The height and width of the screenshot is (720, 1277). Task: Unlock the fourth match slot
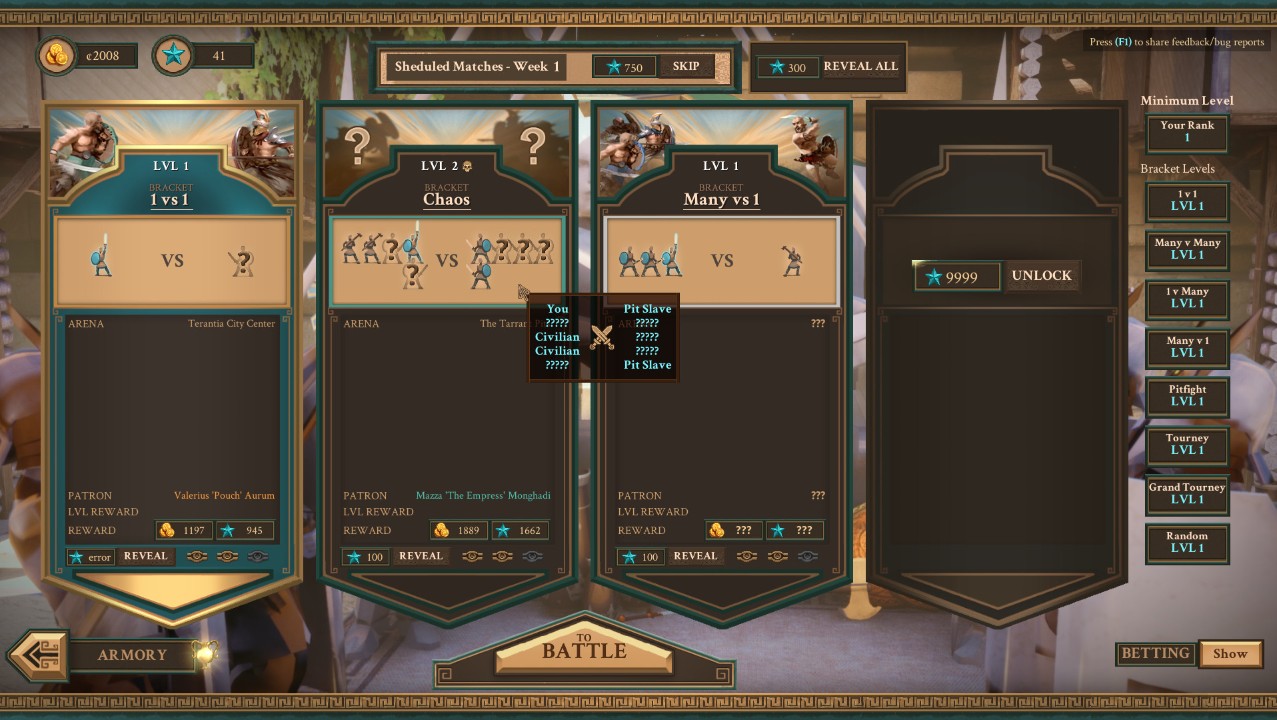coord(1040,276)
